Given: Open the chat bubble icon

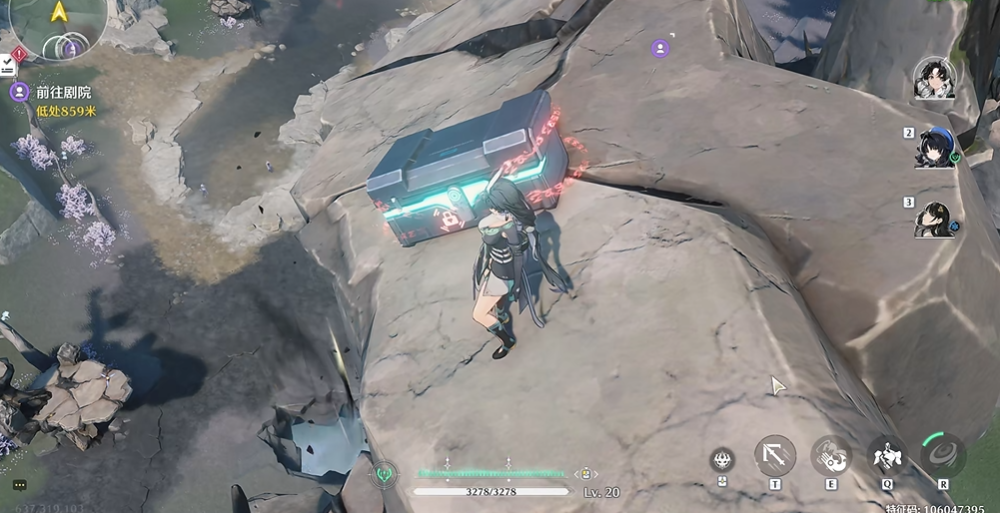Looking at the screenshot, I should pyautogui.click(x=19, y=485).
